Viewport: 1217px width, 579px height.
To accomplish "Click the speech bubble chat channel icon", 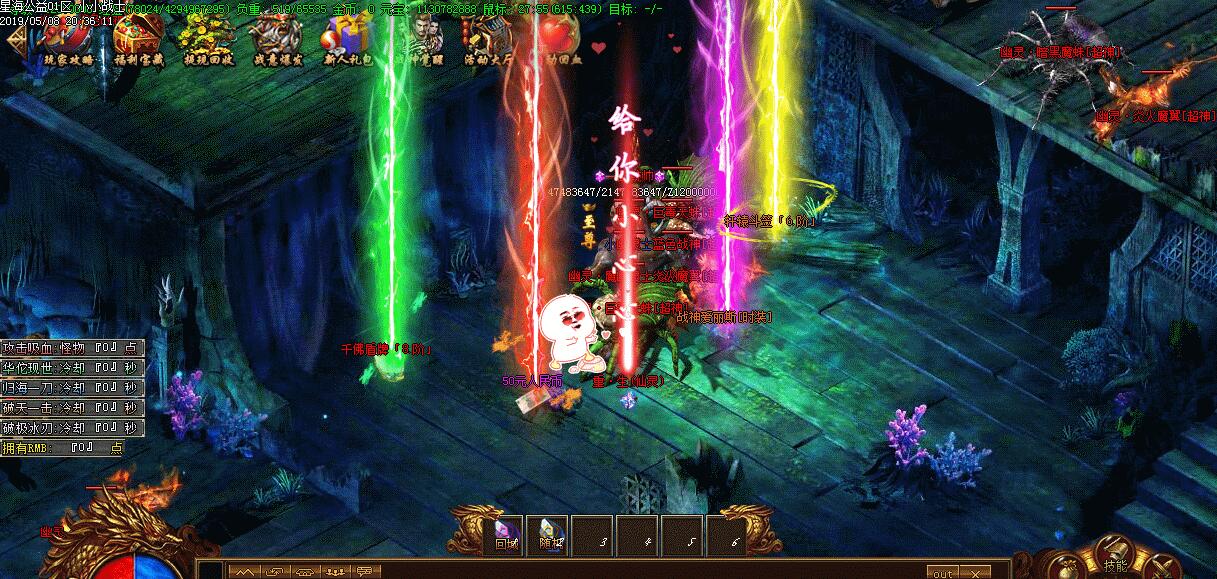I will [365, 571].
